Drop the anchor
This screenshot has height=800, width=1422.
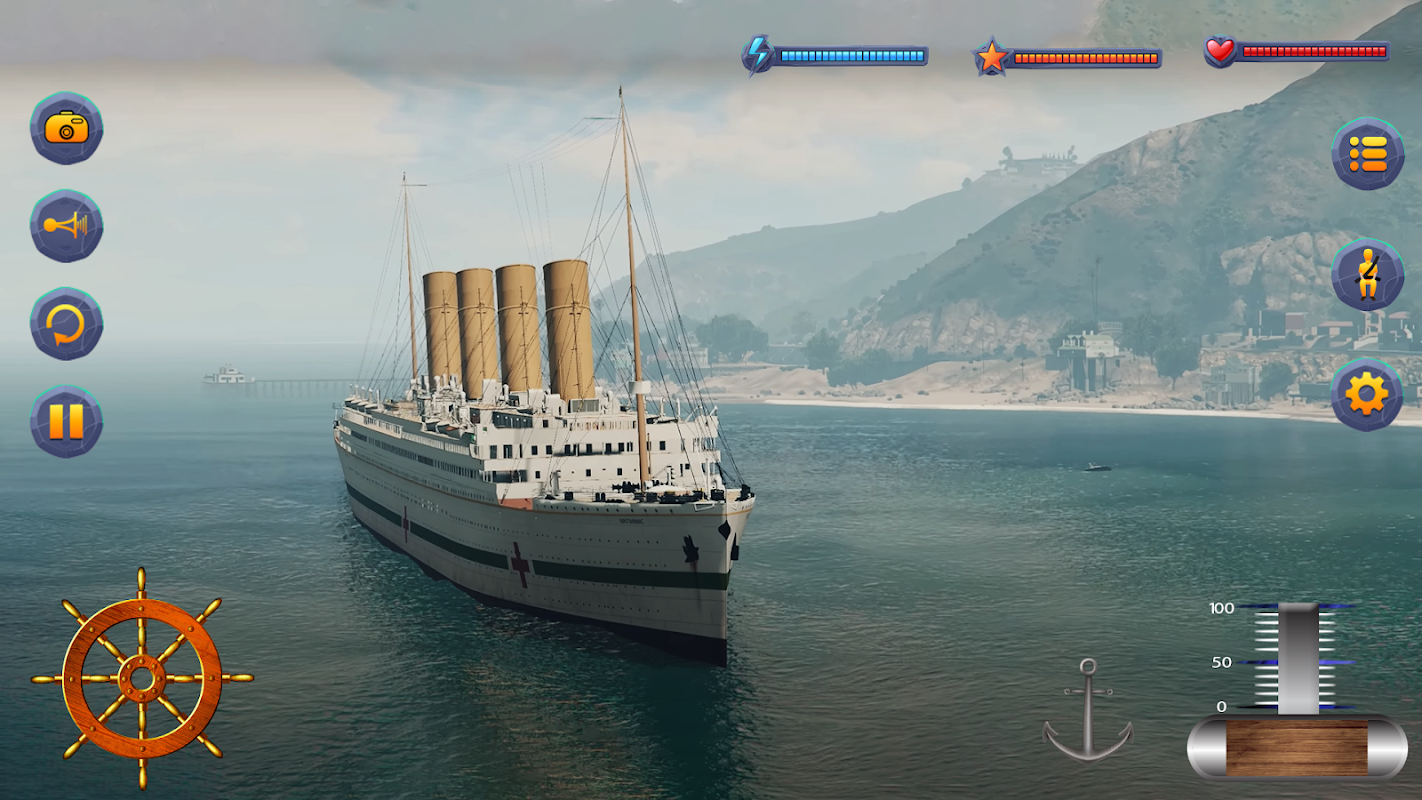coord(1087,710)
